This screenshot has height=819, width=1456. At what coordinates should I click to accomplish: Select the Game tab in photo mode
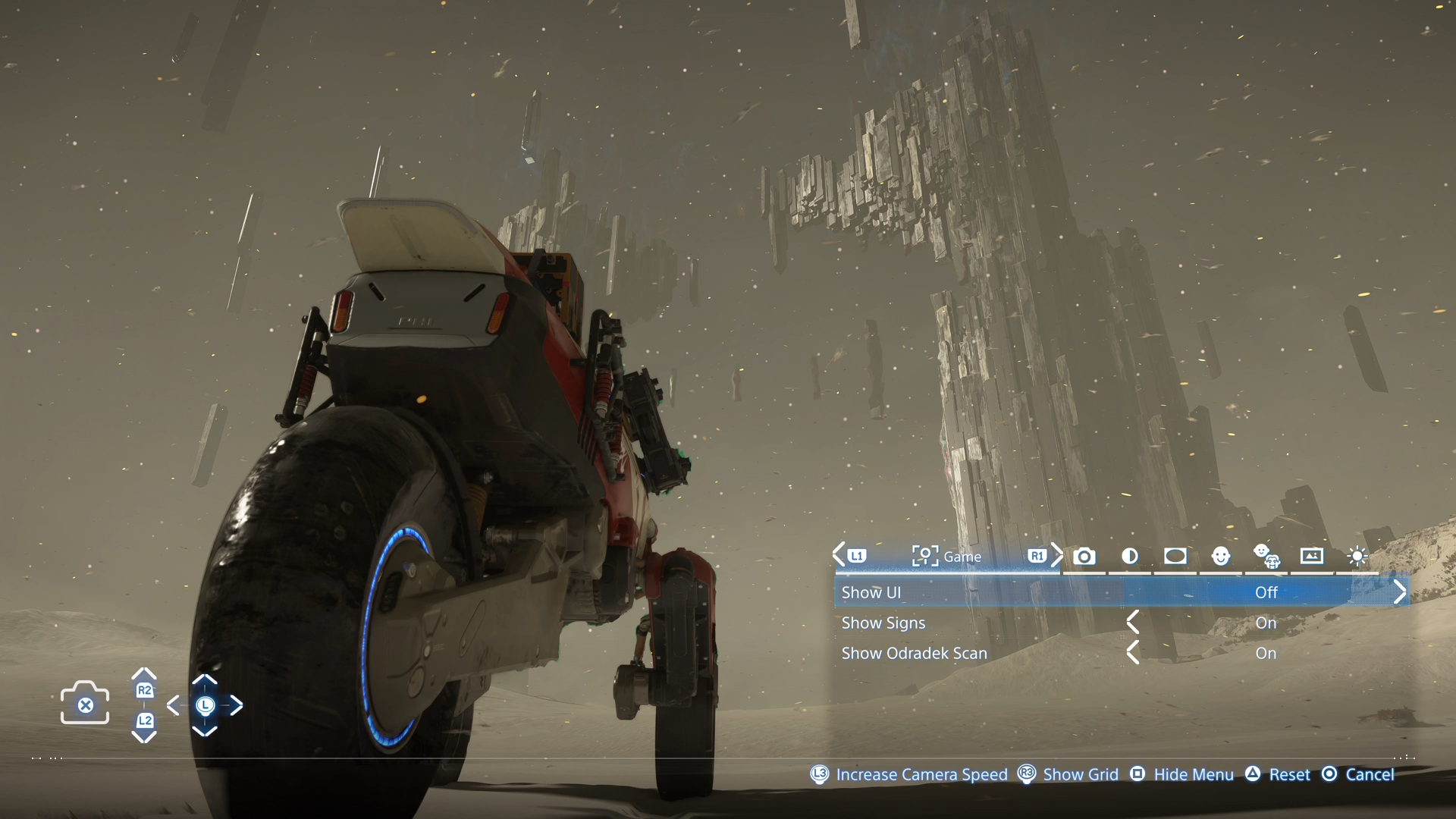click(946, 557)
